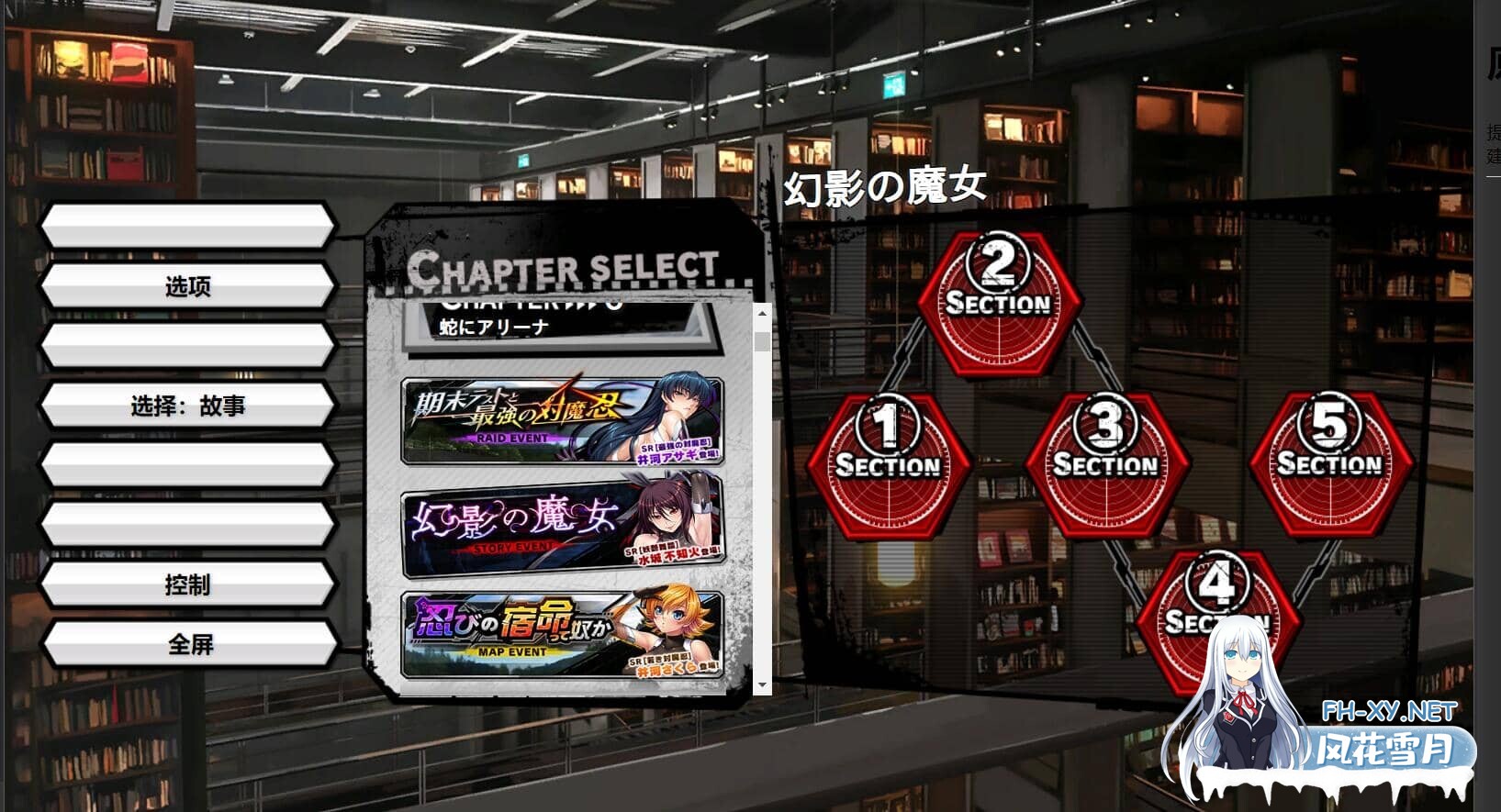Click the 幻影の魔女 stage title text

click(886, 185)
